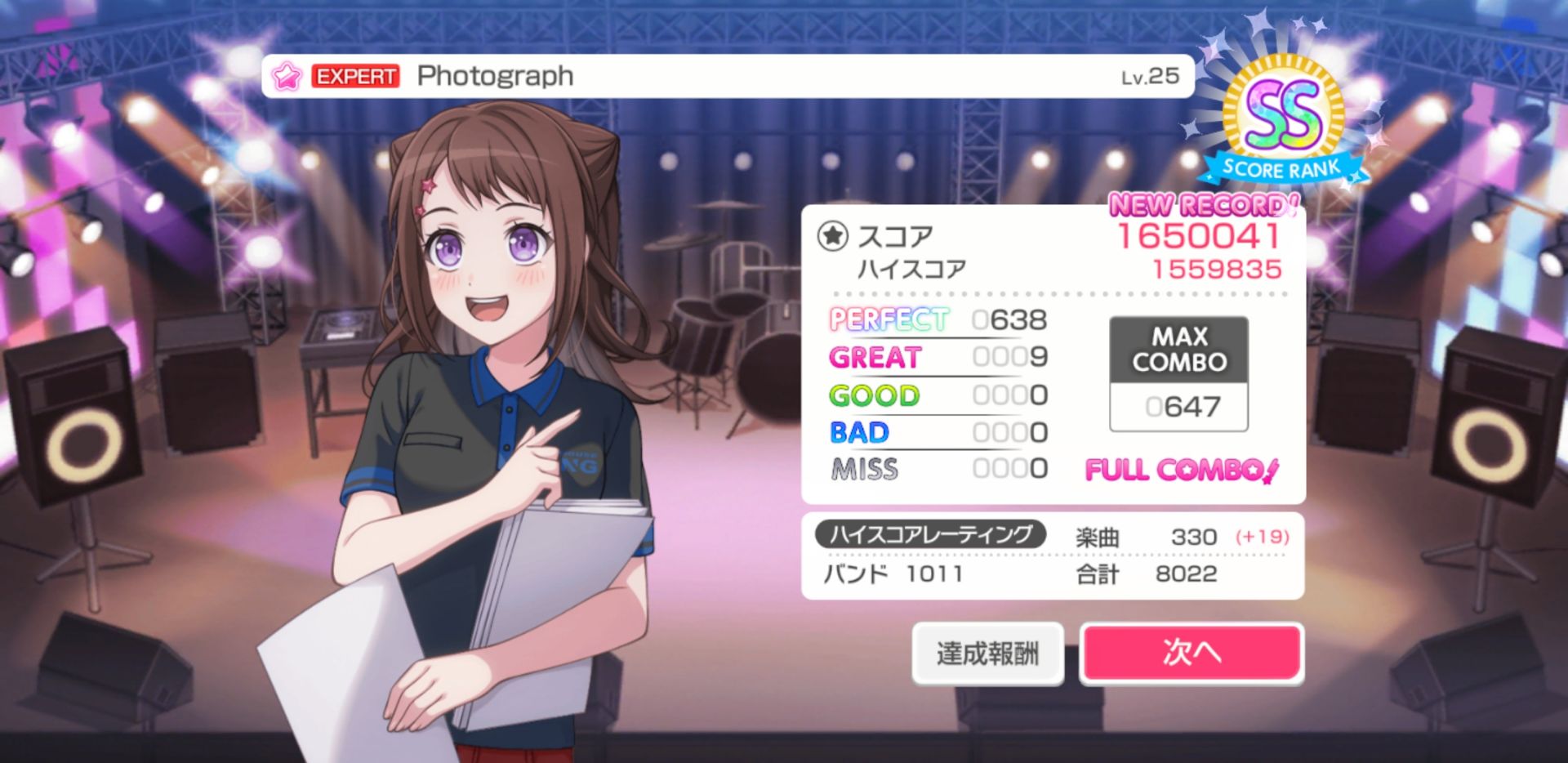Continue with the pink 次へ button

pyautogui.click(x=1192, y=652)
